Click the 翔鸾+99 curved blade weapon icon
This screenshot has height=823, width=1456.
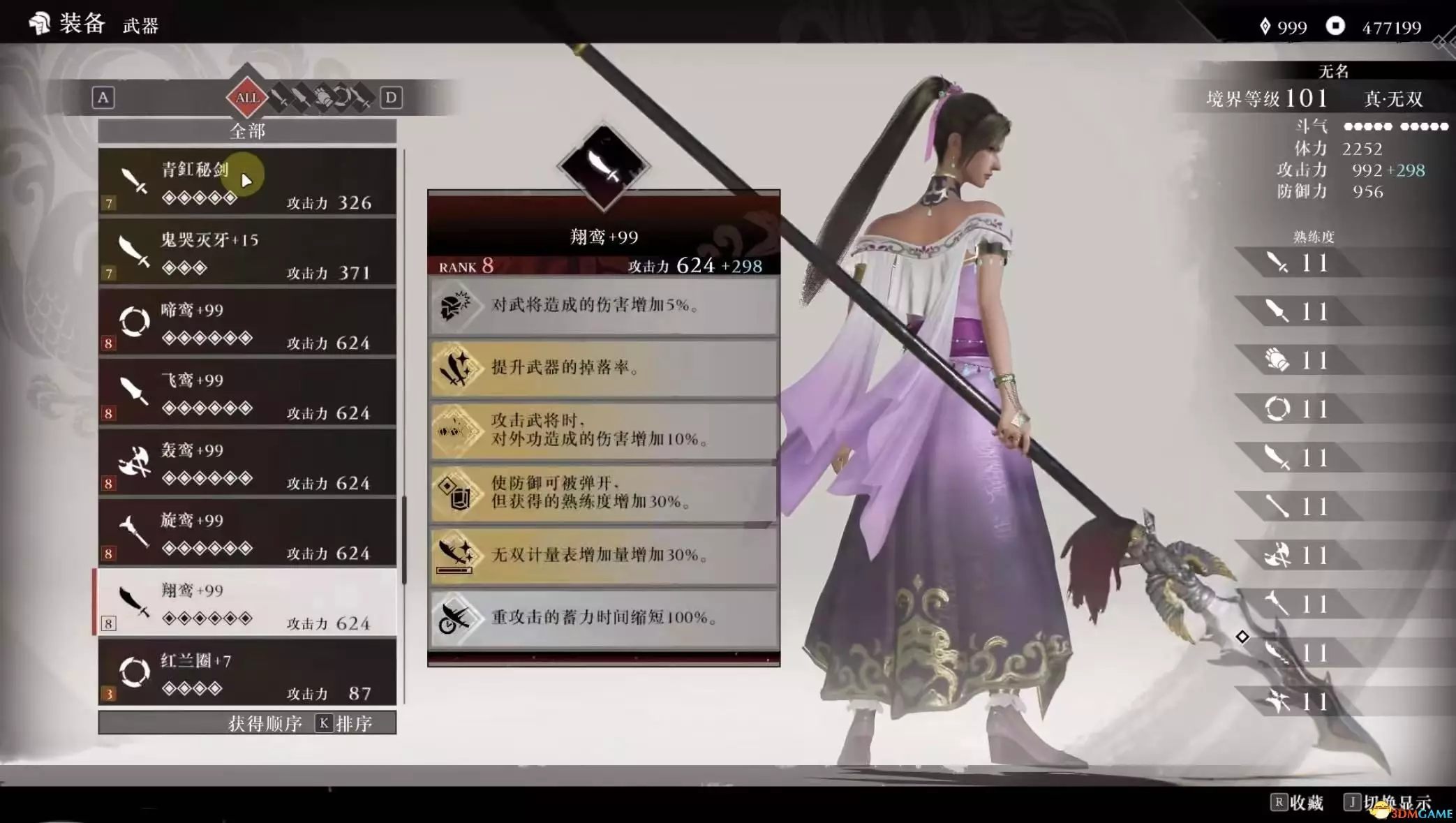click(x=135, y=602)
